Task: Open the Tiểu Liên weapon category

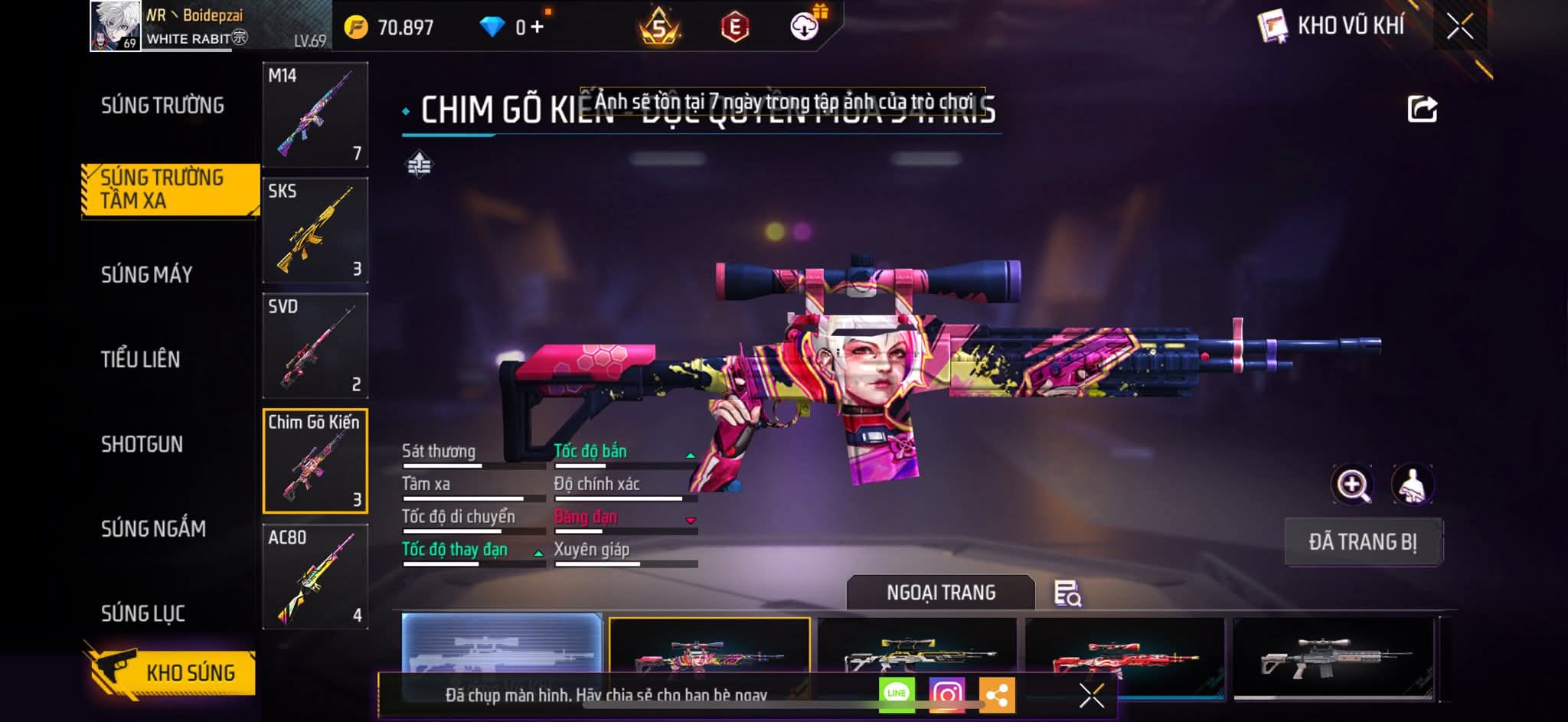Action: tap(140, 359)
